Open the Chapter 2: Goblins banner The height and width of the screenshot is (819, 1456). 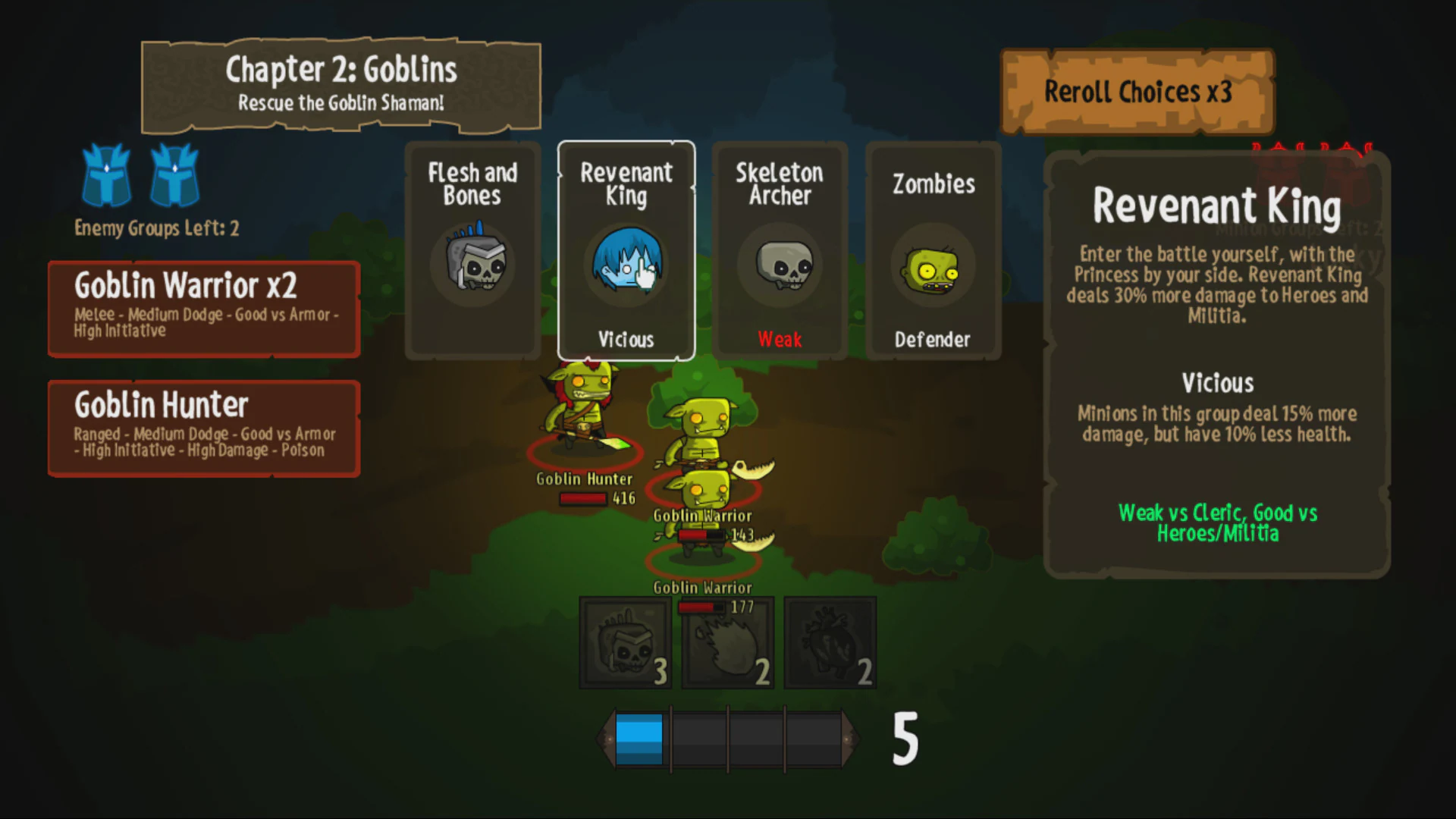click(x=340, y=83)
